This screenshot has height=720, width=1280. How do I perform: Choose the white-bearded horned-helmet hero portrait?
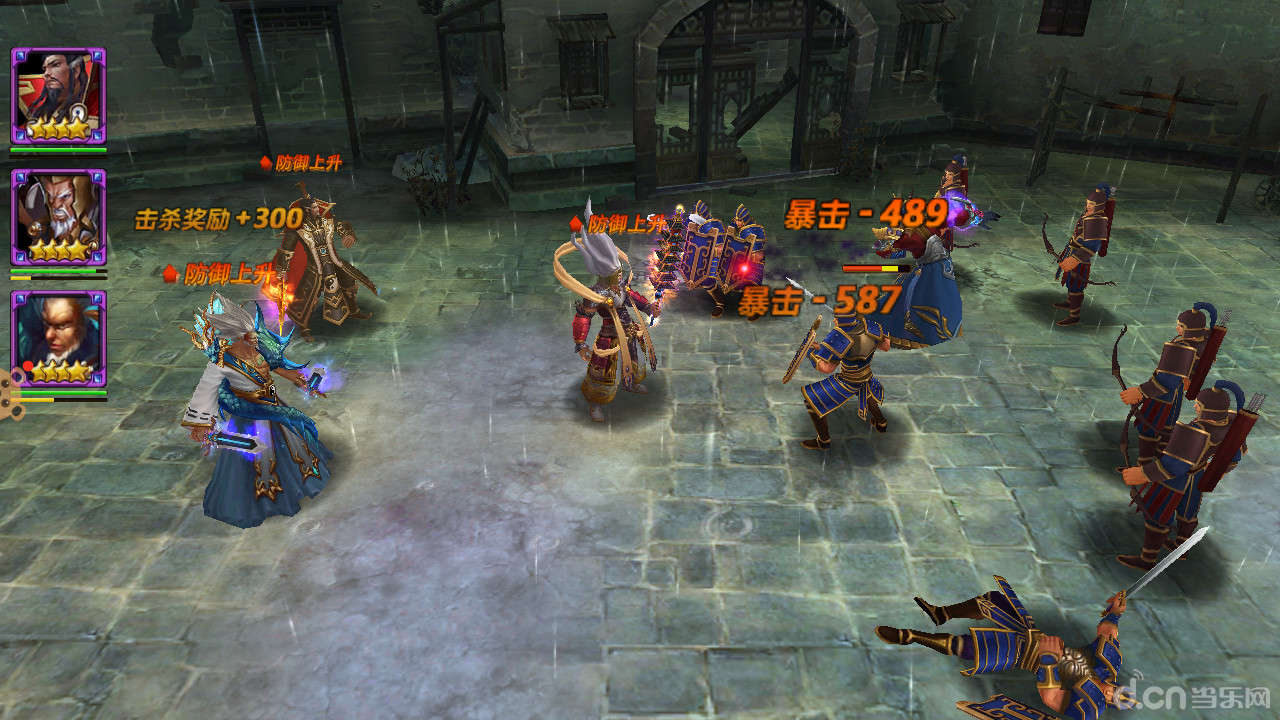point(58,217)
